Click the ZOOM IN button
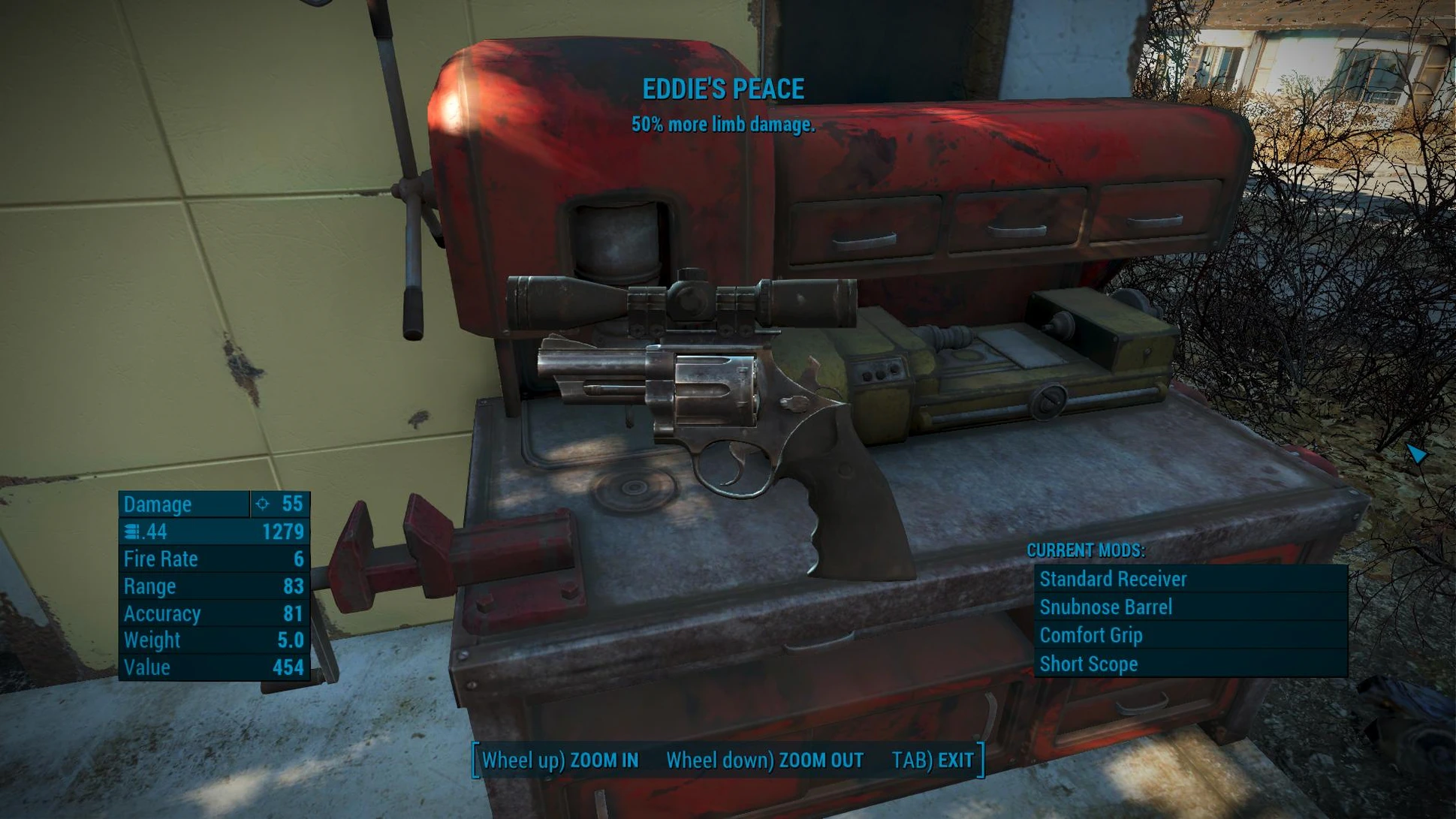The width and height of the screenshot is (1456, 819). click(x=560, y=760)
